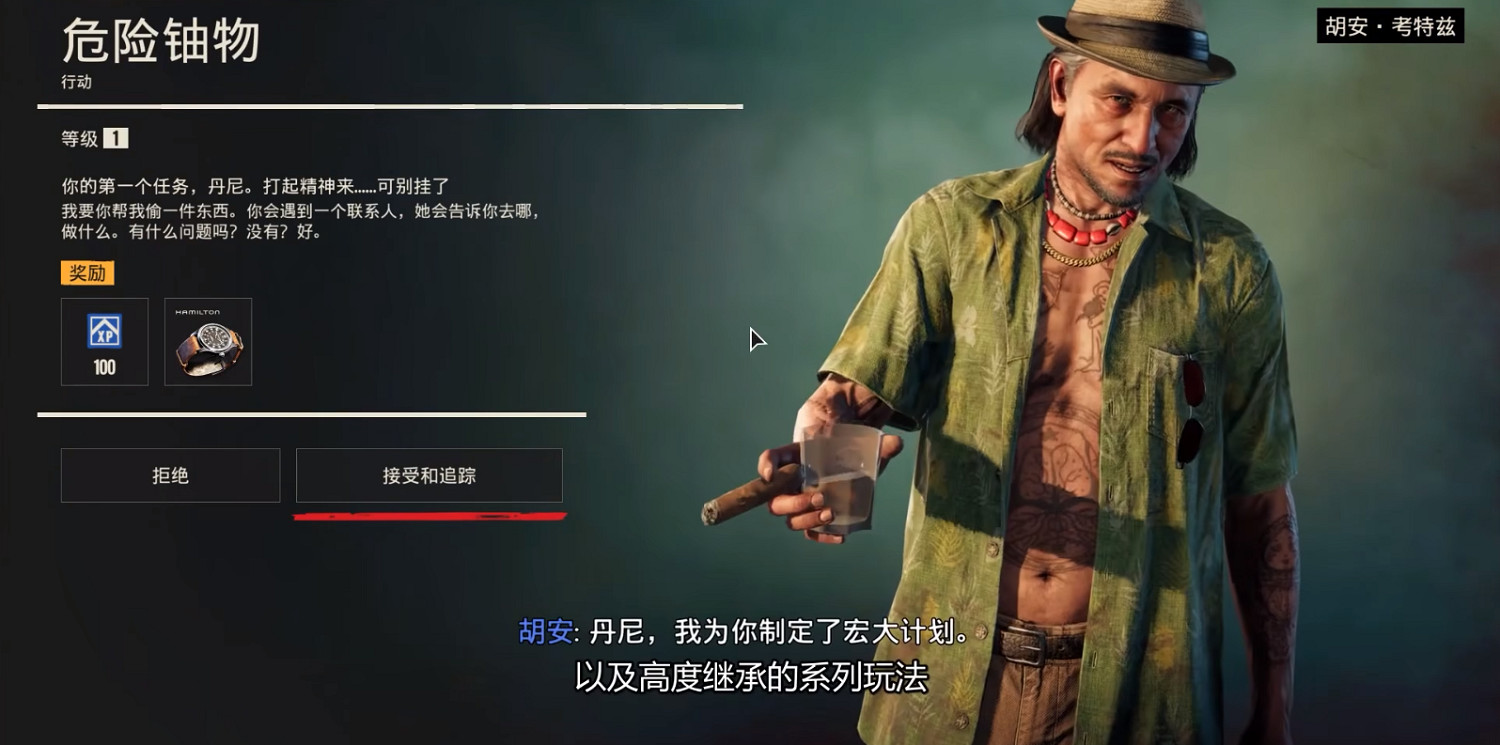Click the blue XP house emblem
Screen dimensions: 1500x745
click(104, 330)
